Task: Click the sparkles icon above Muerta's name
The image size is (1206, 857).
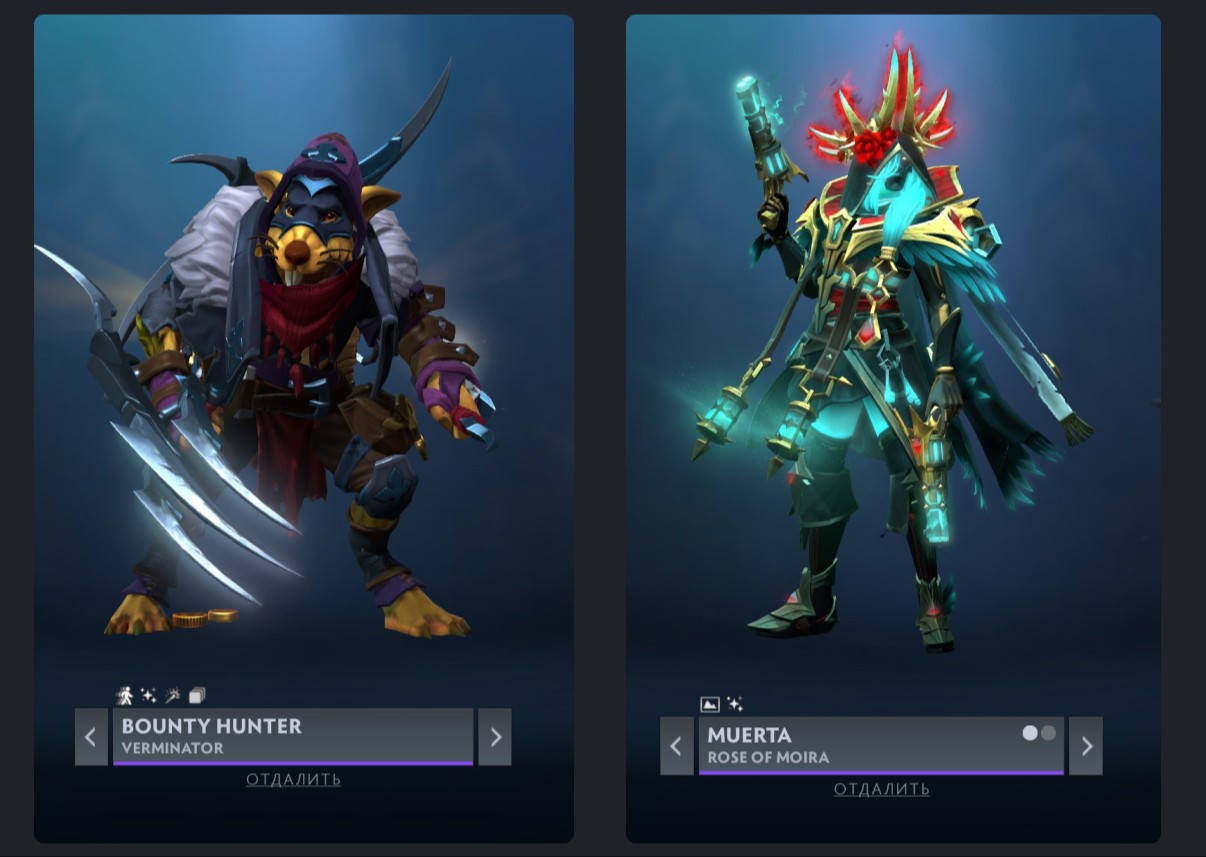Action: pyautogui.click(x=735, y=704)
